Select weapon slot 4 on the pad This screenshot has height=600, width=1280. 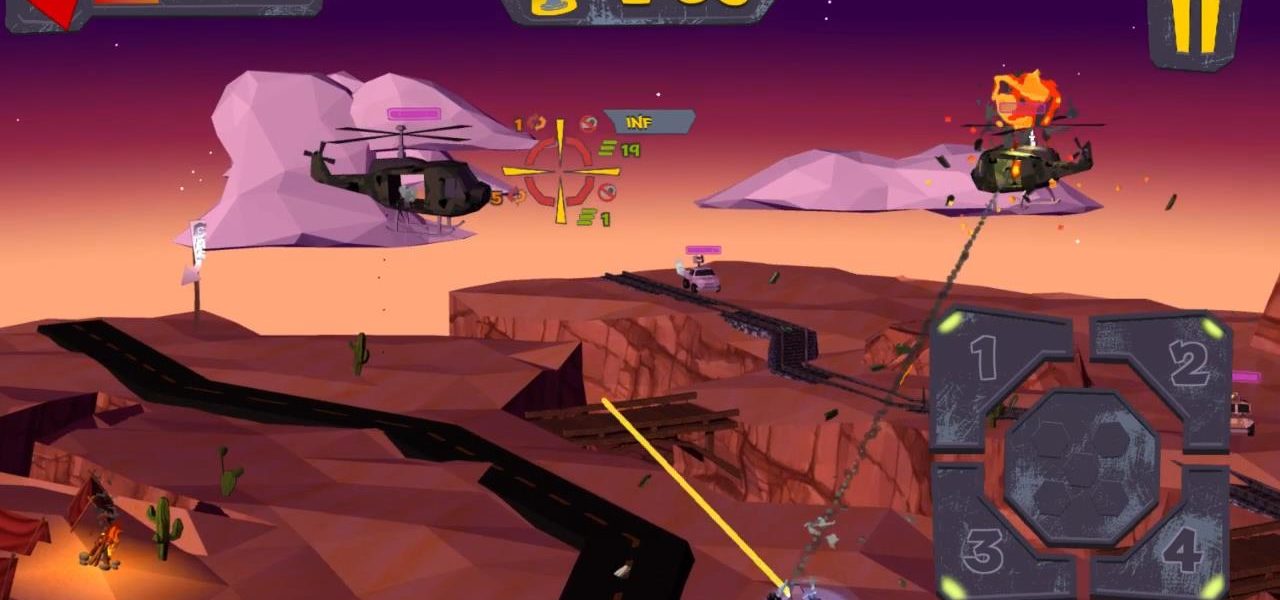[x=1180, y=550]
